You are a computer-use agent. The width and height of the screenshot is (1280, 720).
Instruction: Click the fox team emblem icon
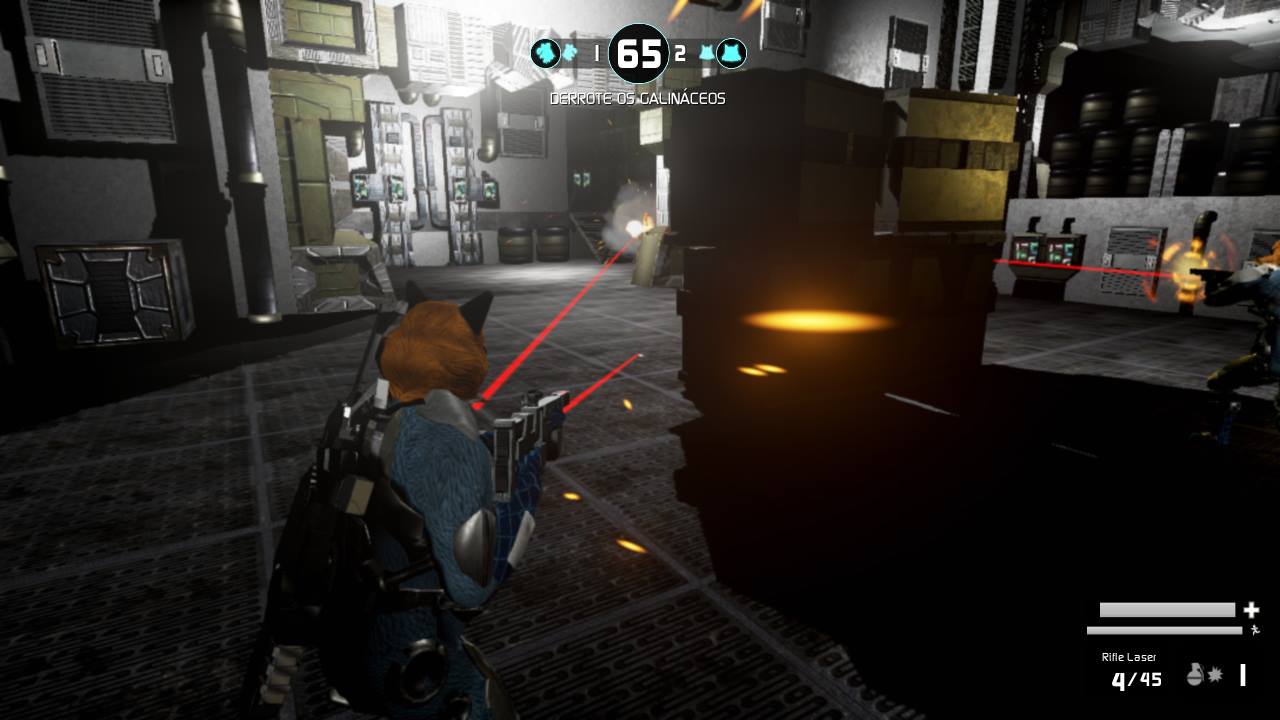click(x=544, y=54)
